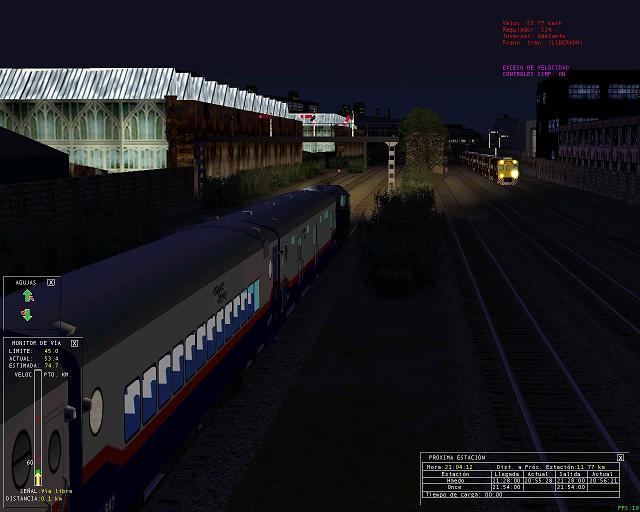Viewport: 640px width, 512px height.
Task: Toggle the upper green switch arrow in Aguas
Action: coord(28,296)
